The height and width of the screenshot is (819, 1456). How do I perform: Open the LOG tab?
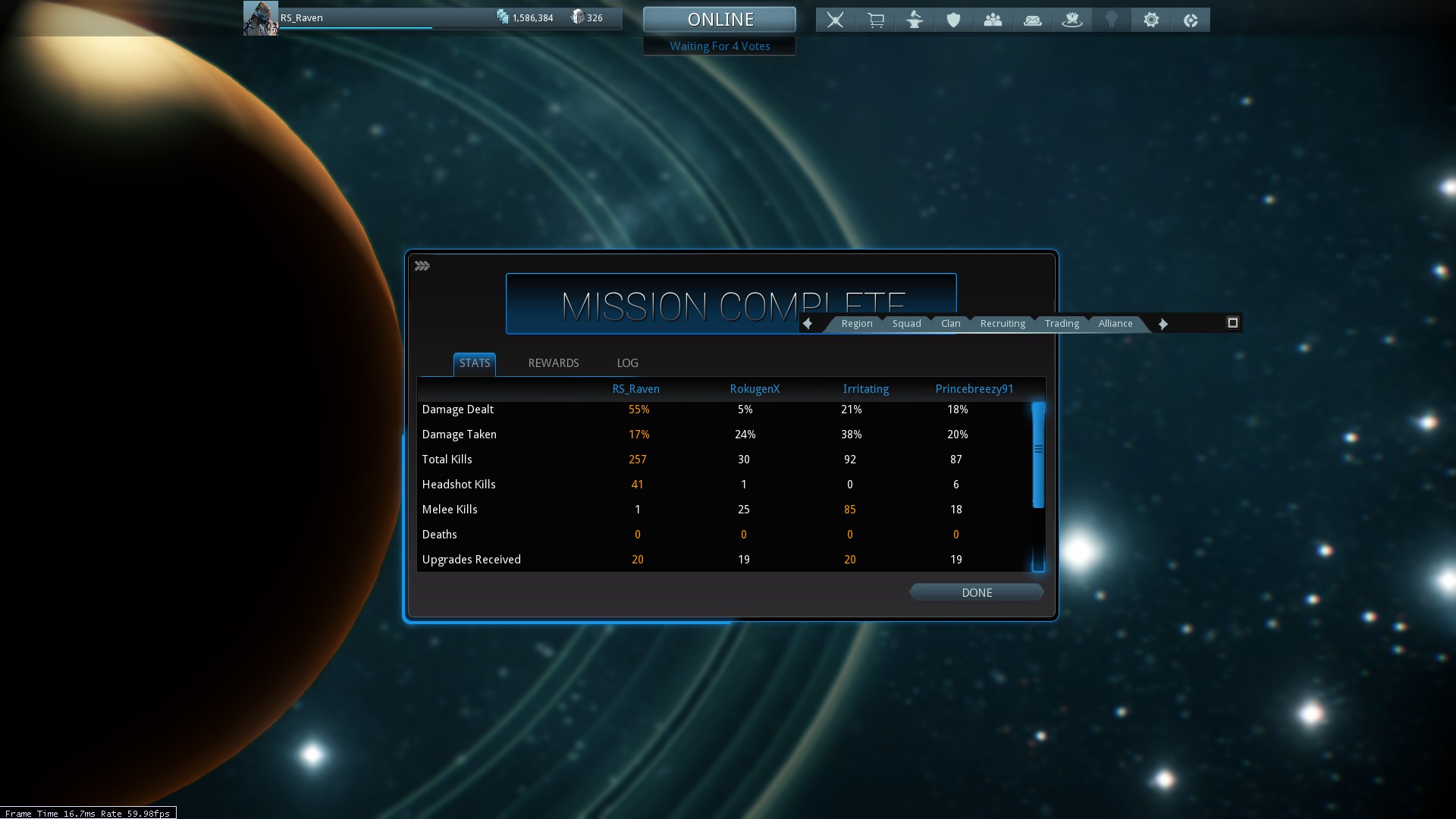pos(627,363)
